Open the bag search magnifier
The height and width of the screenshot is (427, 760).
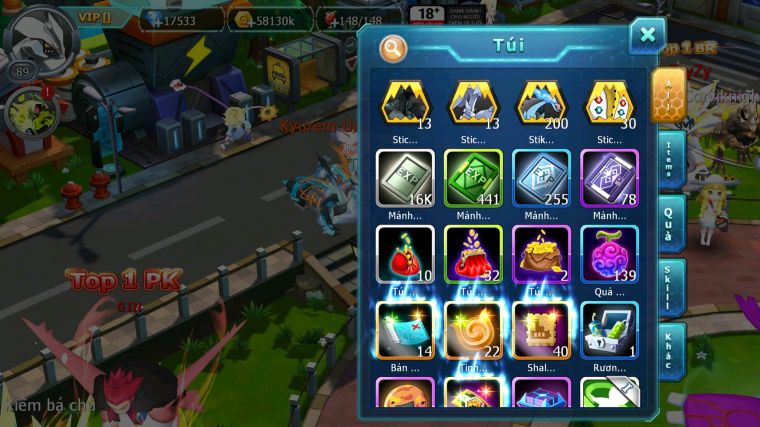pyautogui.click(x=394, y=48)
